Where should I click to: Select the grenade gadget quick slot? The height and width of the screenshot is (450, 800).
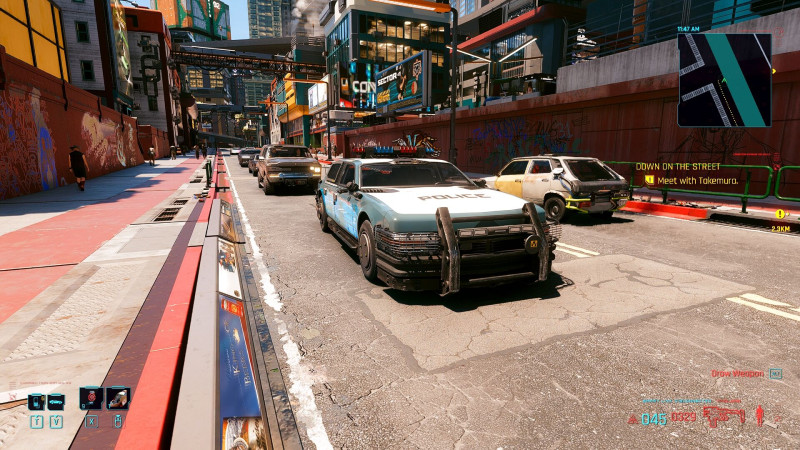click(x=118, y=398)
